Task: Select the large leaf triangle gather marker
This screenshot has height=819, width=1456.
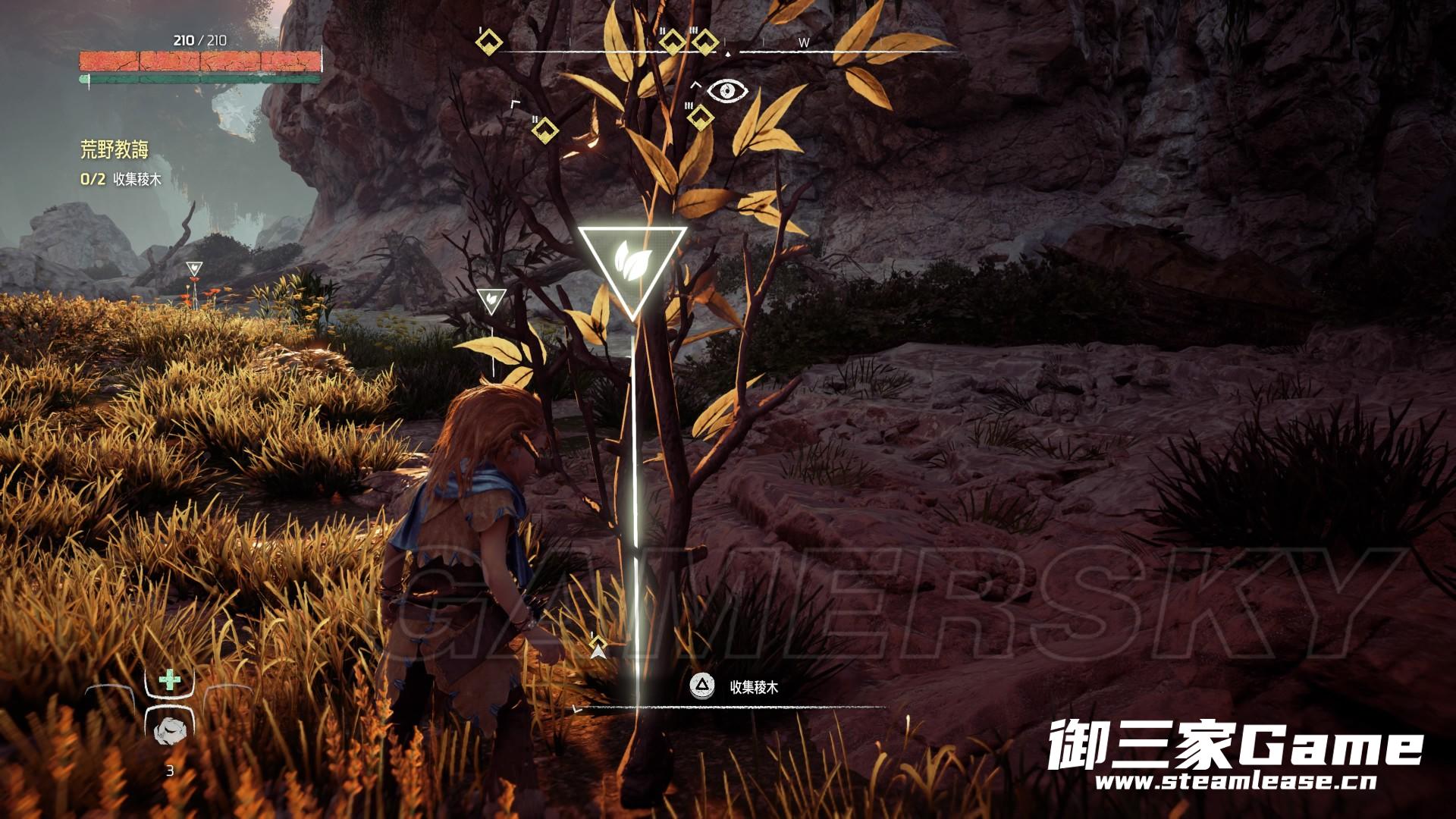Action: click(632, 264)
